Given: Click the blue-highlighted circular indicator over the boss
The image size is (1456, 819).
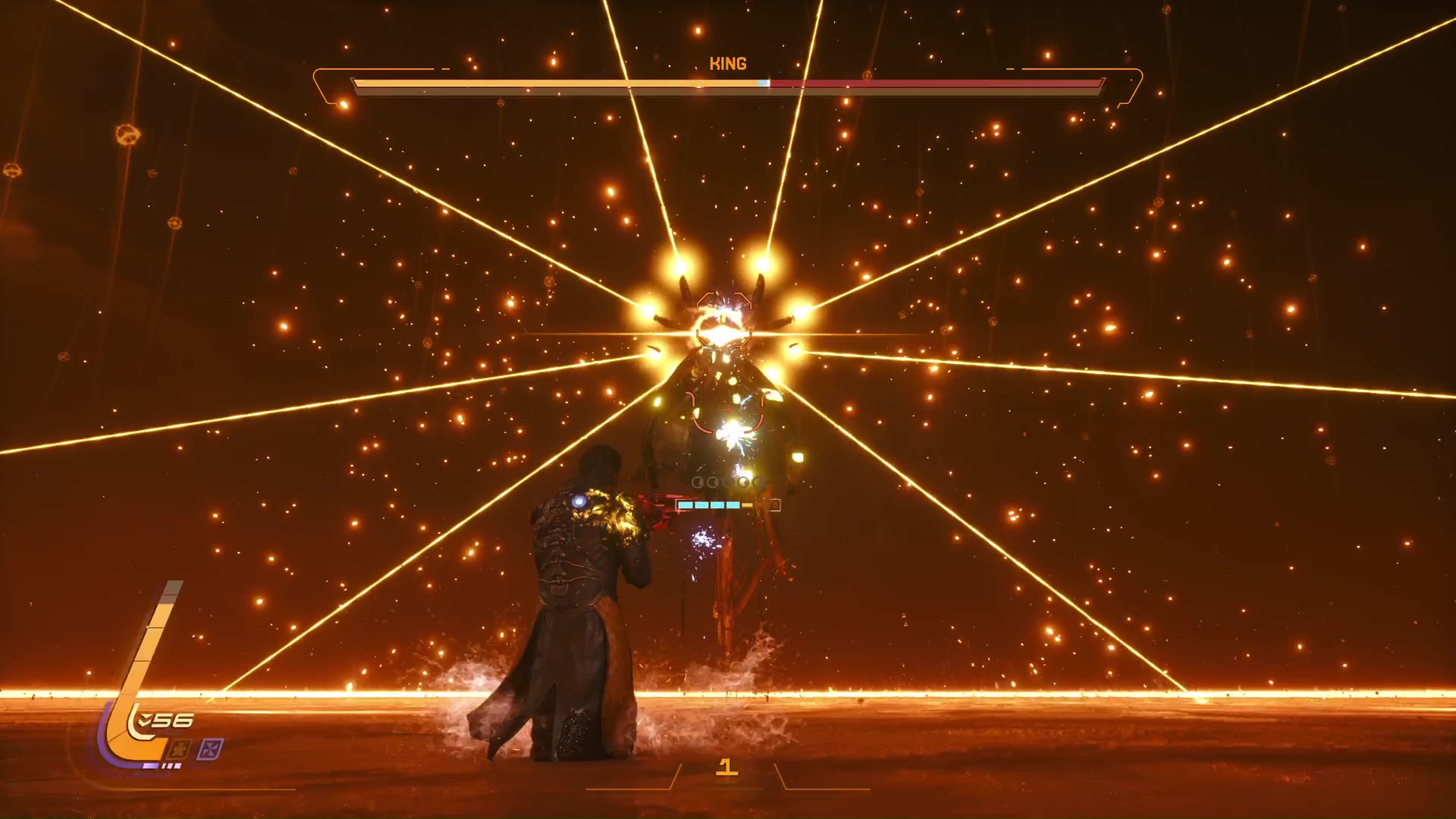Looking at the screenshot, I should pyautogui.click(x=758, y=482).
